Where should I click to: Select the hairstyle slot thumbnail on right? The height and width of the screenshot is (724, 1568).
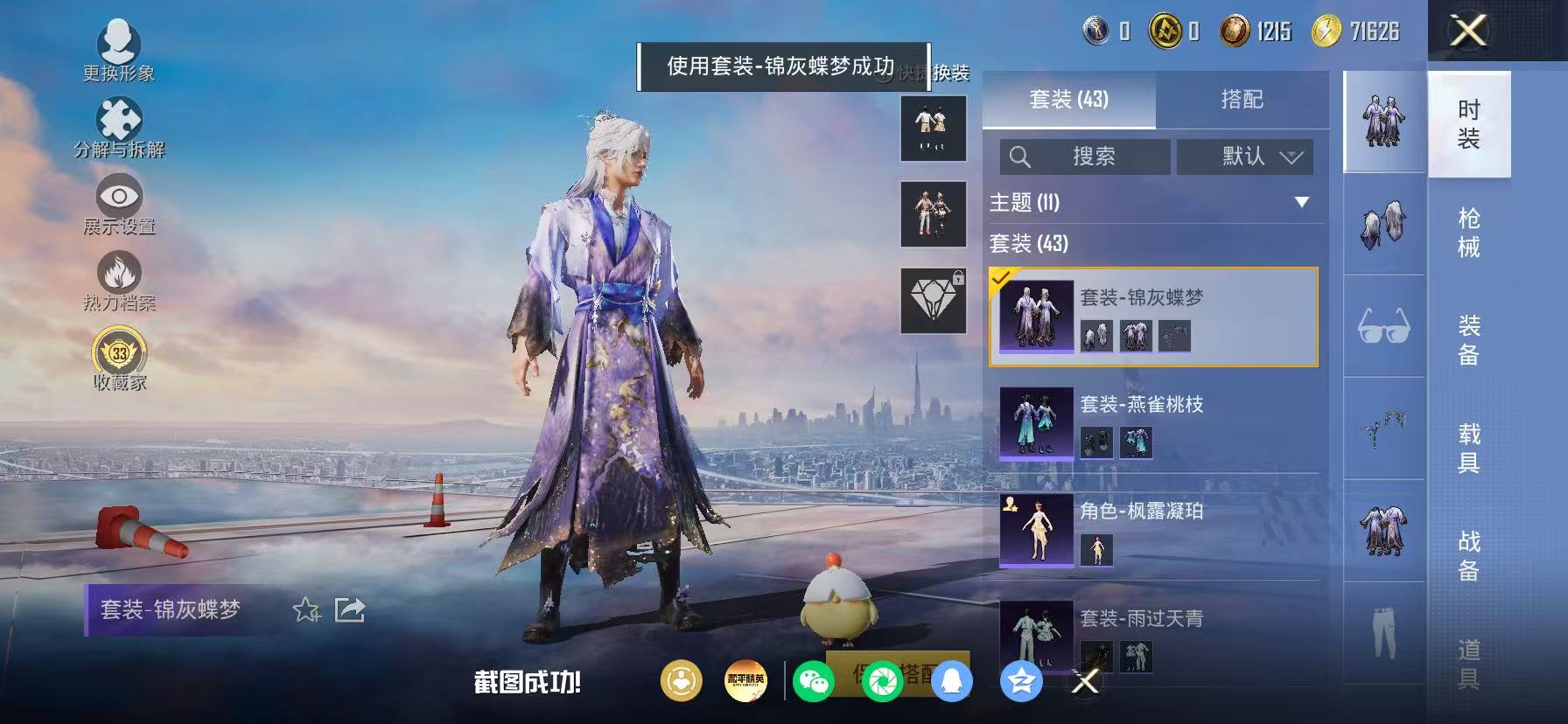coord(1382,226)
